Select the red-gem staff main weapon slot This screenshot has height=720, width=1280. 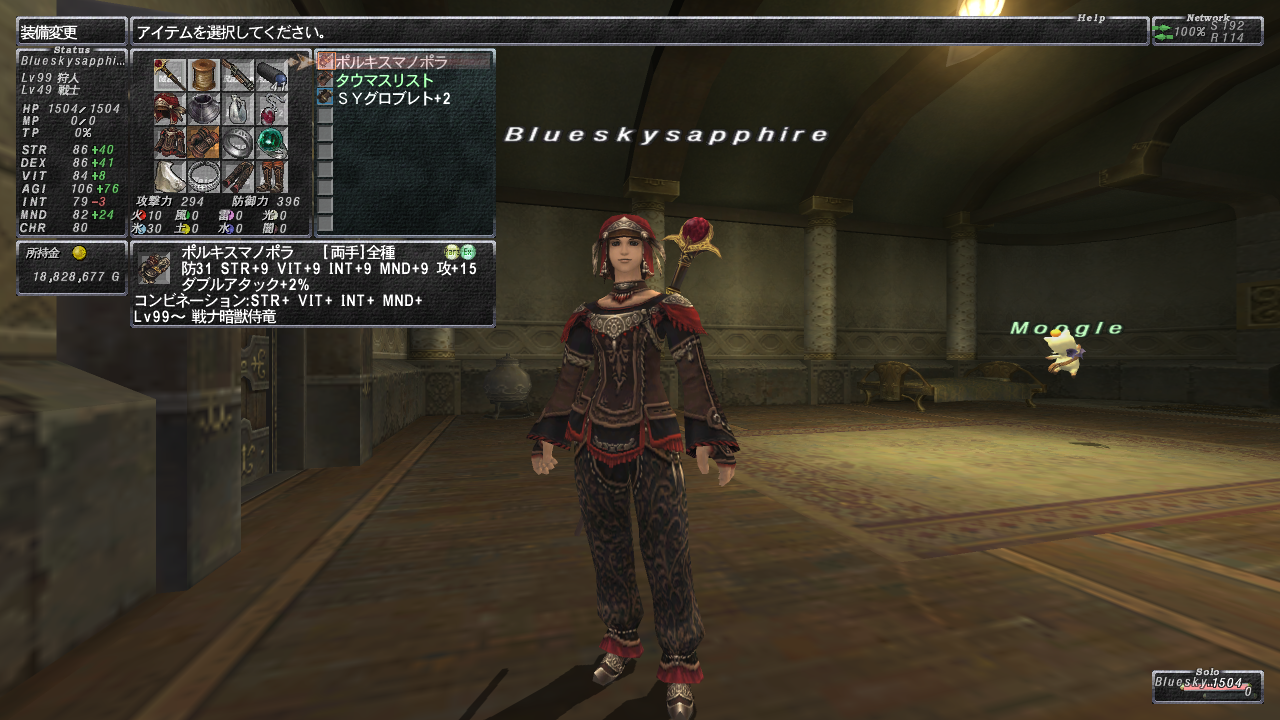[x=169, y=75]
